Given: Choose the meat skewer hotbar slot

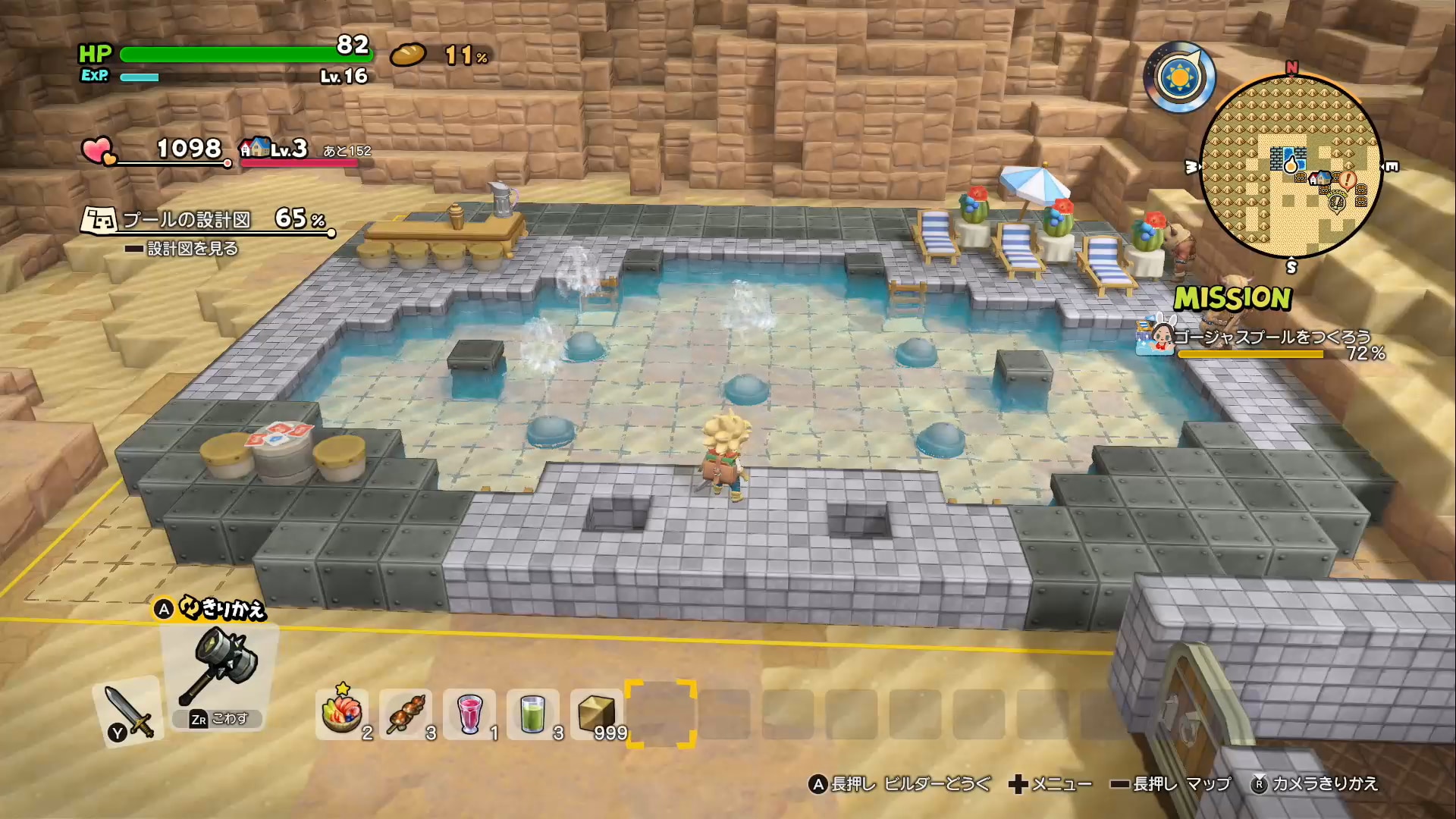Looking at the screenshot, I should click(406, 714).
